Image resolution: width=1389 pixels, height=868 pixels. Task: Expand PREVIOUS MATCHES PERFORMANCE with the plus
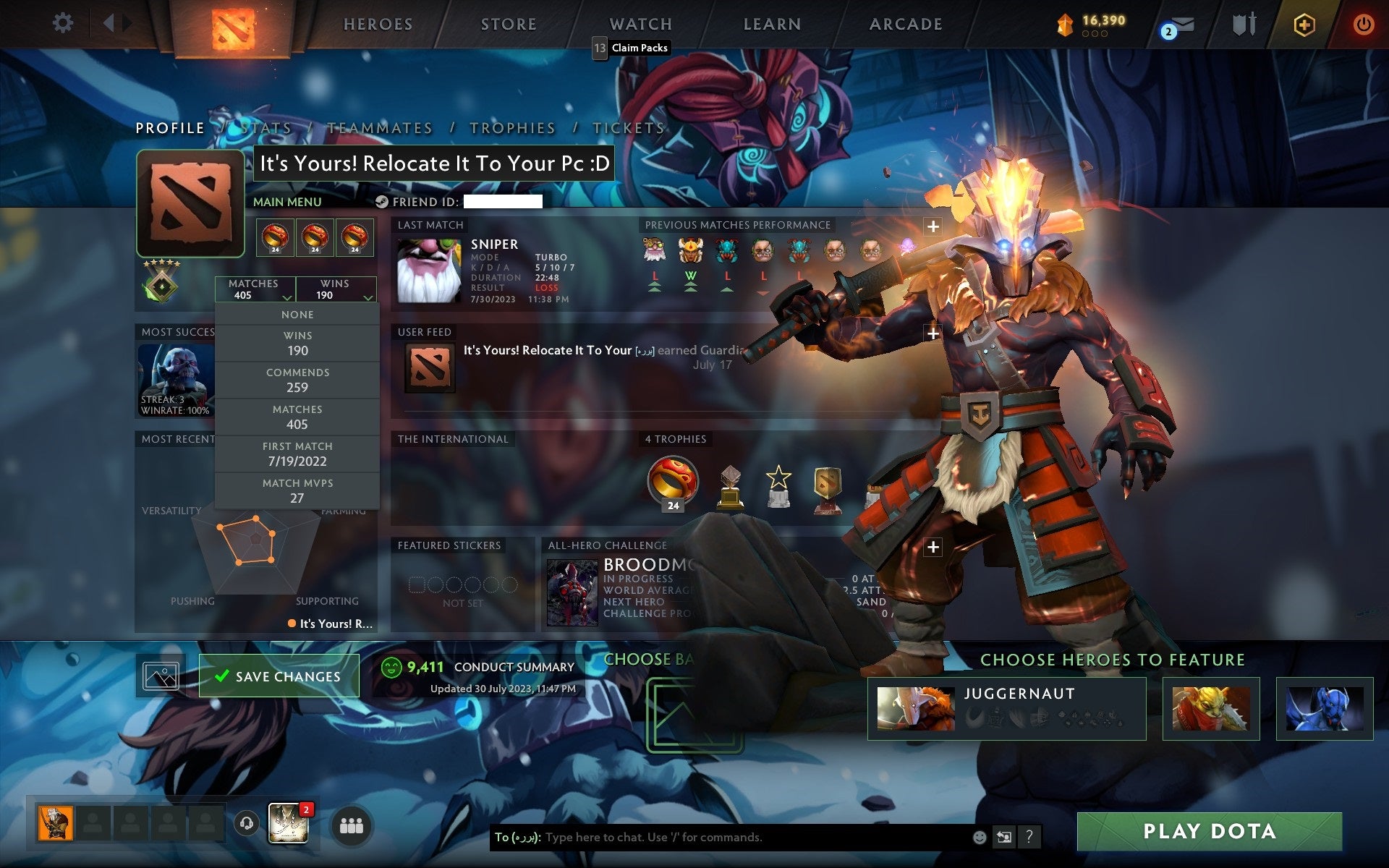point(933,225)
